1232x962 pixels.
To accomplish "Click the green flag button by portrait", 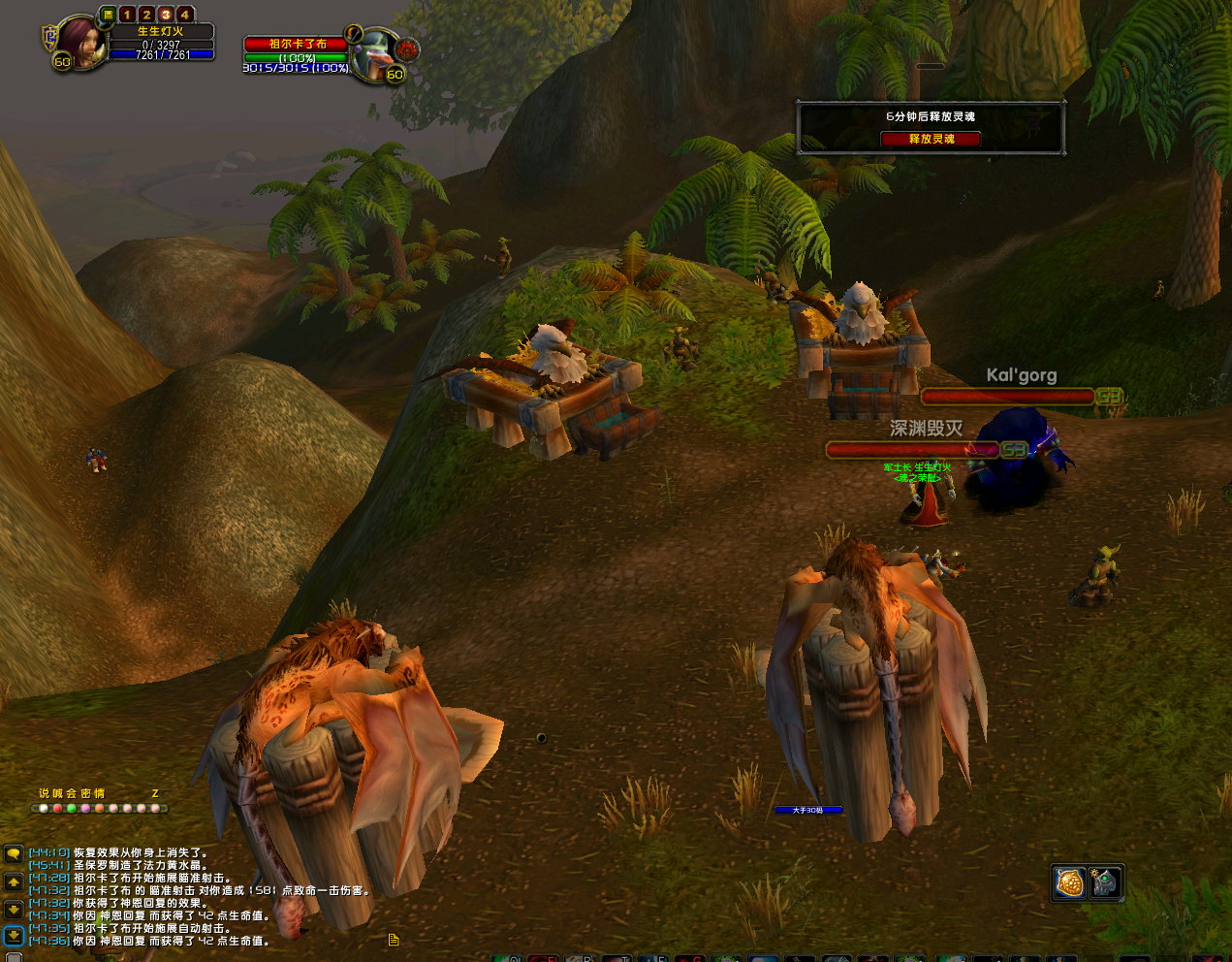I will (108, 15).
